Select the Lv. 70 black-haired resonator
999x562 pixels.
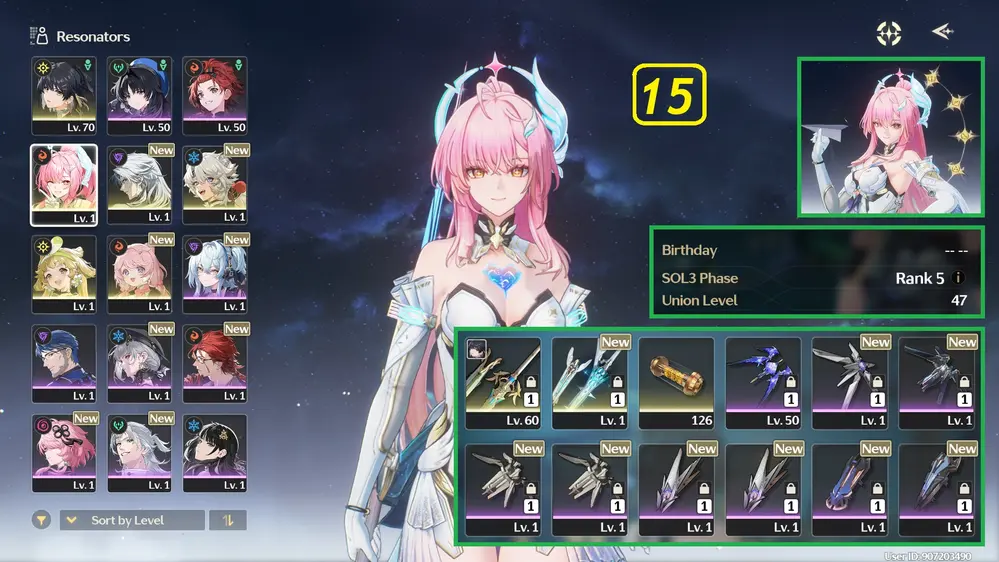(x=63, y=95)
